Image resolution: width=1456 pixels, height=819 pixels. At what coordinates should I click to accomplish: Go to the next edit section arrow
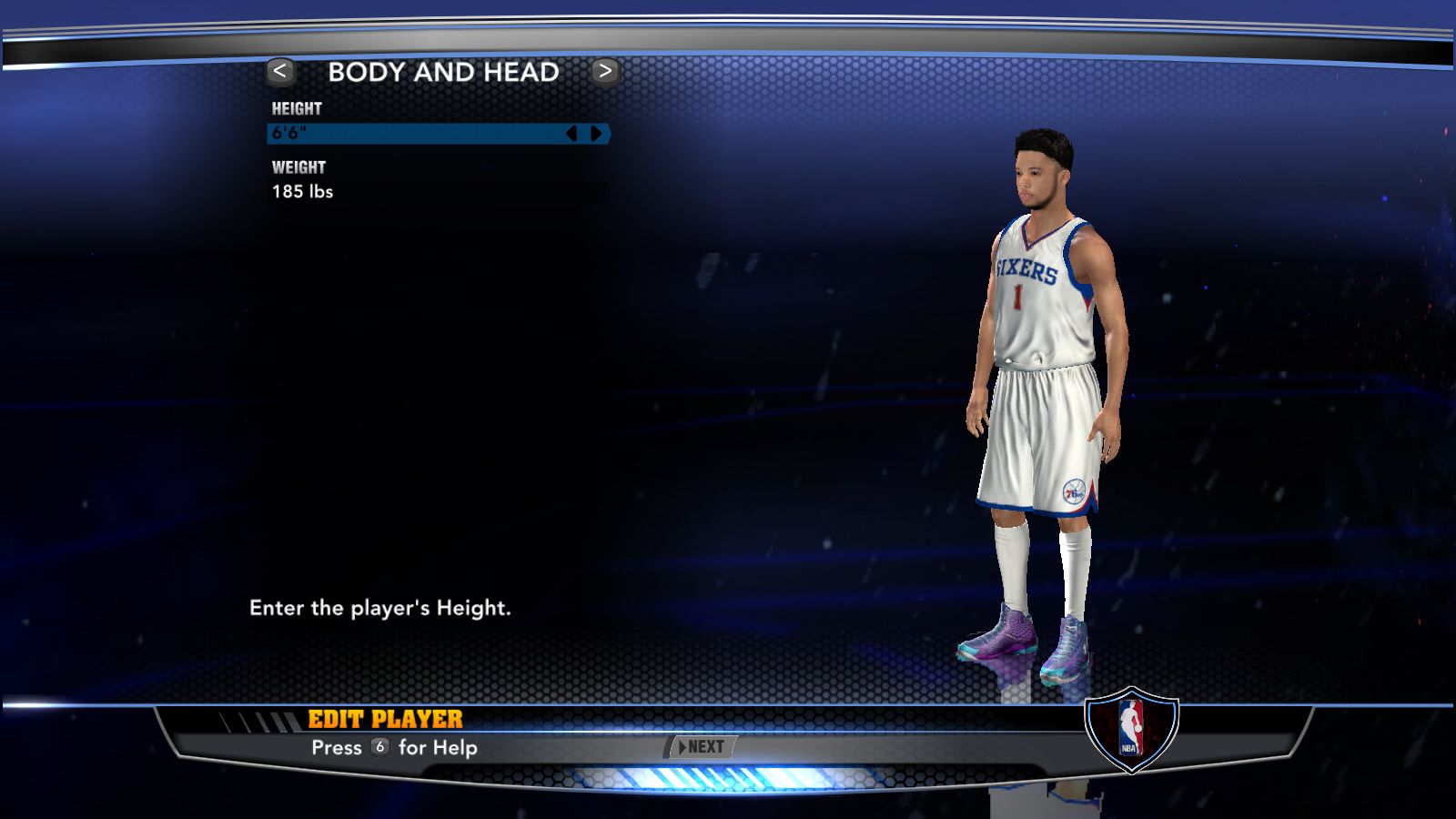tap(605, 71)
